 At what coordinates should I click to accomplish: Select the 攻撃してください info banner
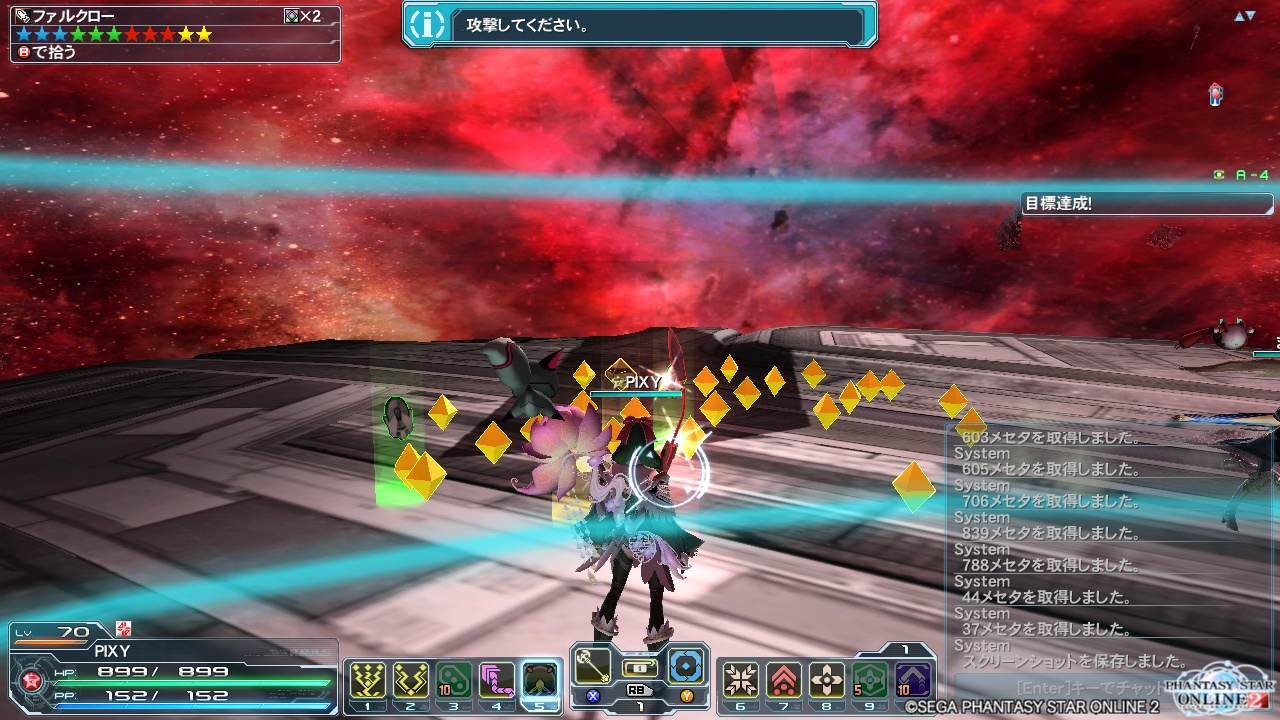tap(640, 25)
